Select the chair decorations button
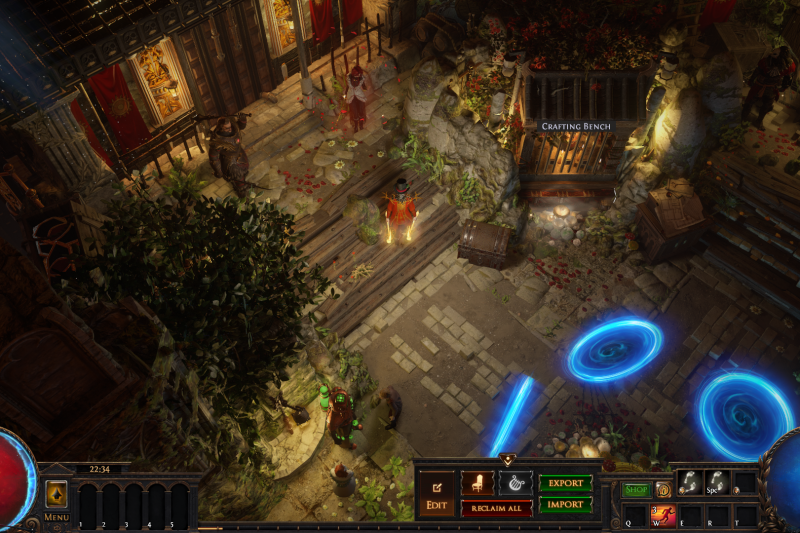This screenshot has width=800, height=533. pos(477,483)
